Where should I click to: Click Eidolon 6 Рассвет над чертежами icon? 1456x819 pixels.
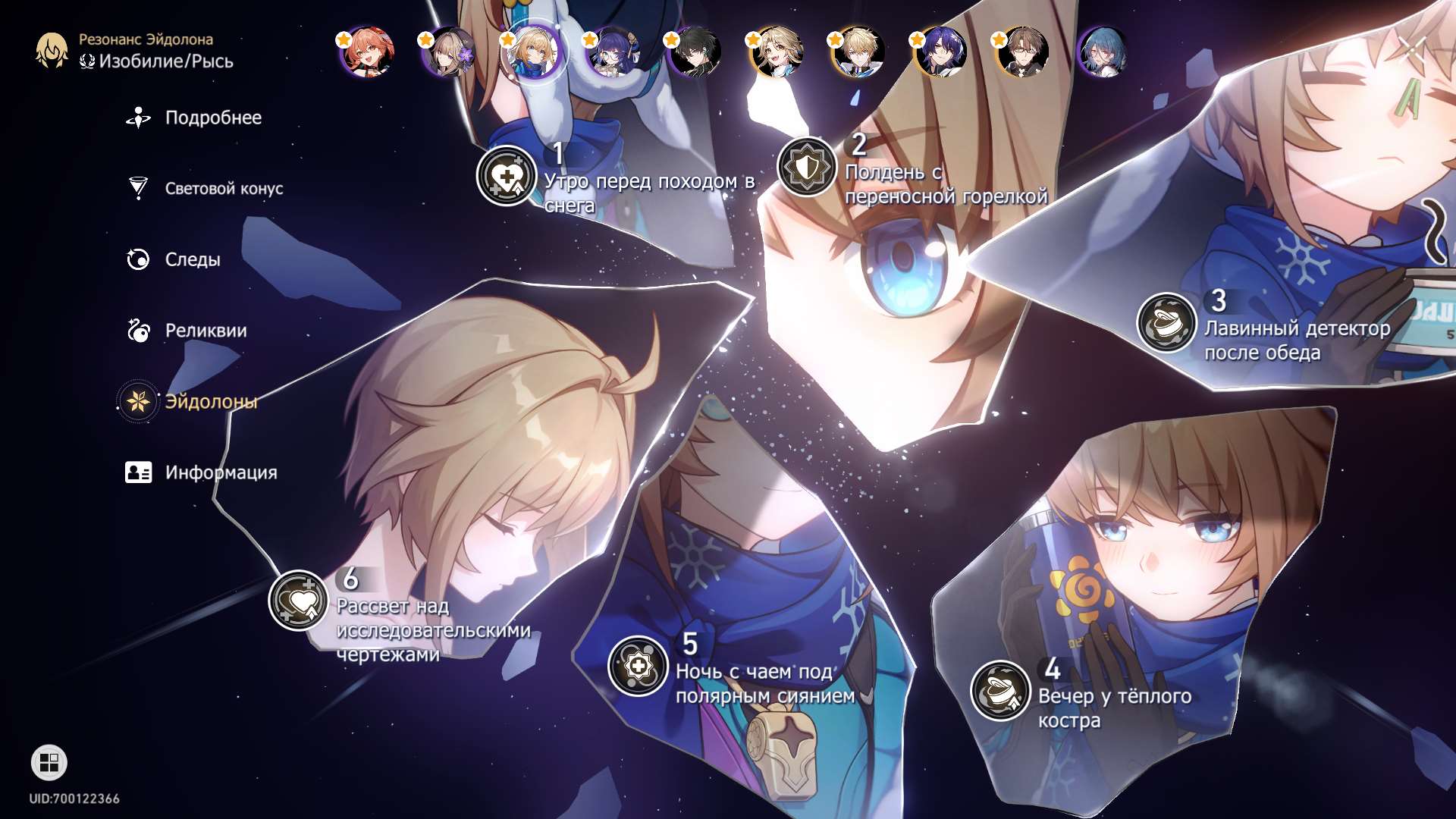tap(298, 601)
